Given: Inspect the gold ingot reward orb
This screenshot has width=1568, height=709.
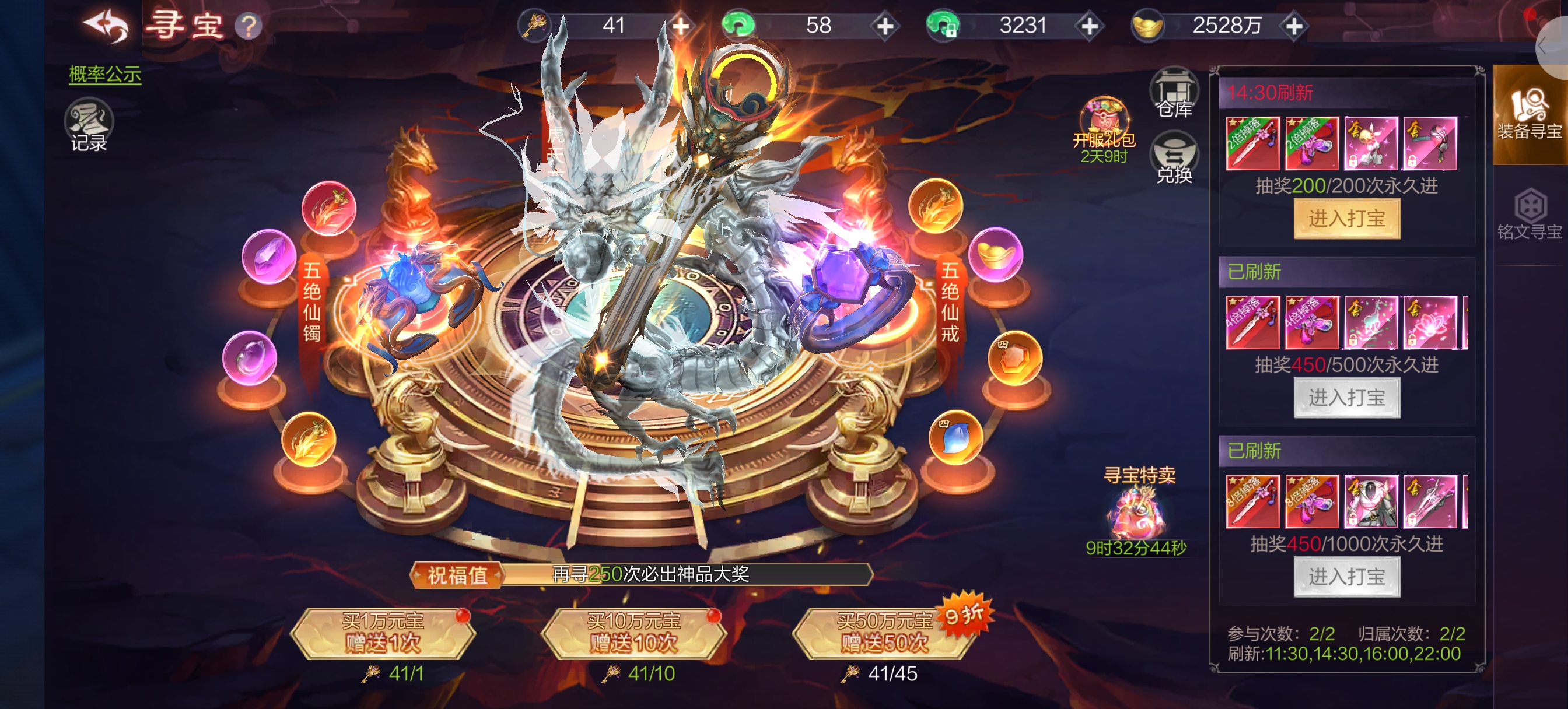Looking at the screenshot, I should [x=995, y=254].
